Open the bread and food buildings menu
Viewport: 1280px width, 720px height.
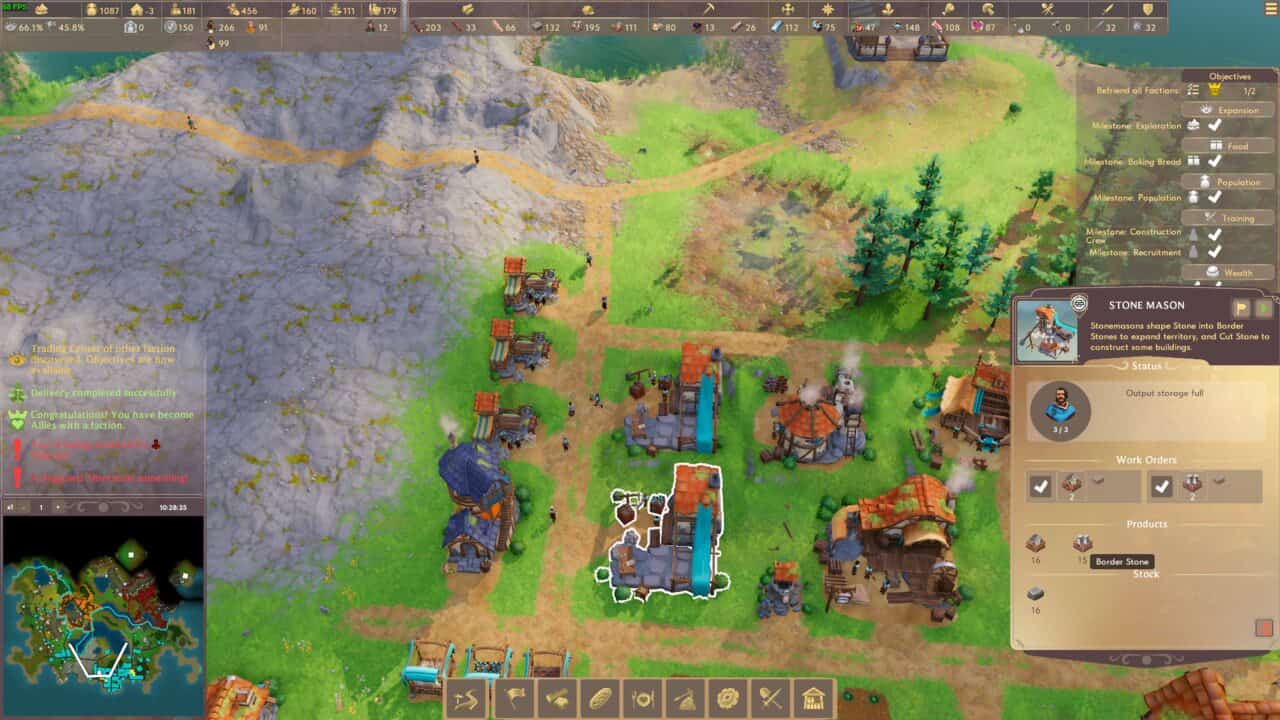(601, 700)
